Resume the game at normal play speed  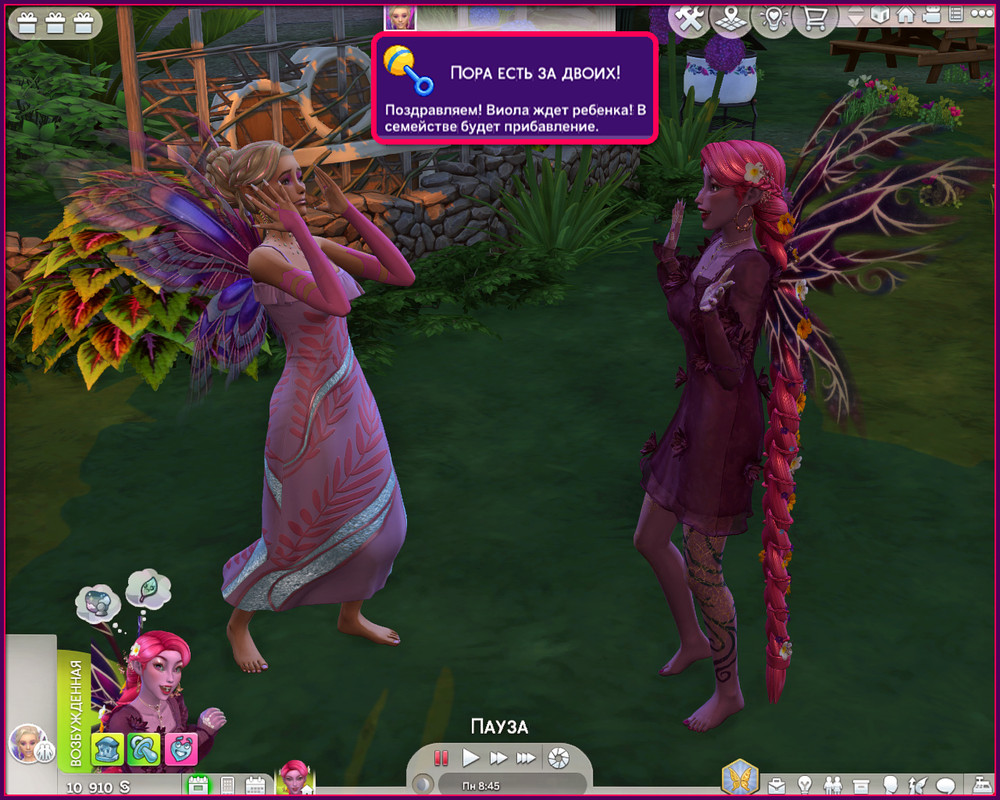coord(470,758)
